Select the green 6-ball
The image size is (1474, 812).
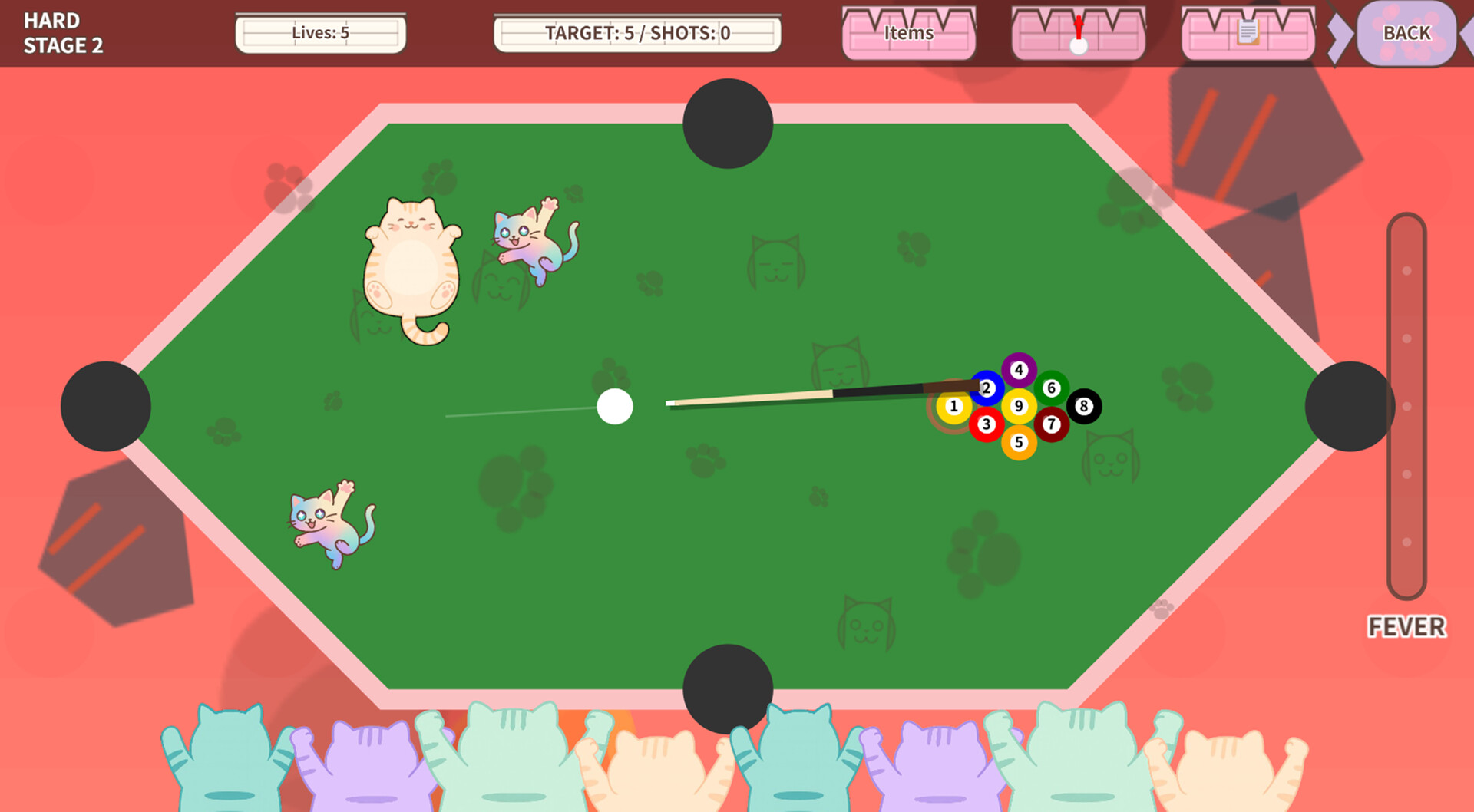[1051, 388]
